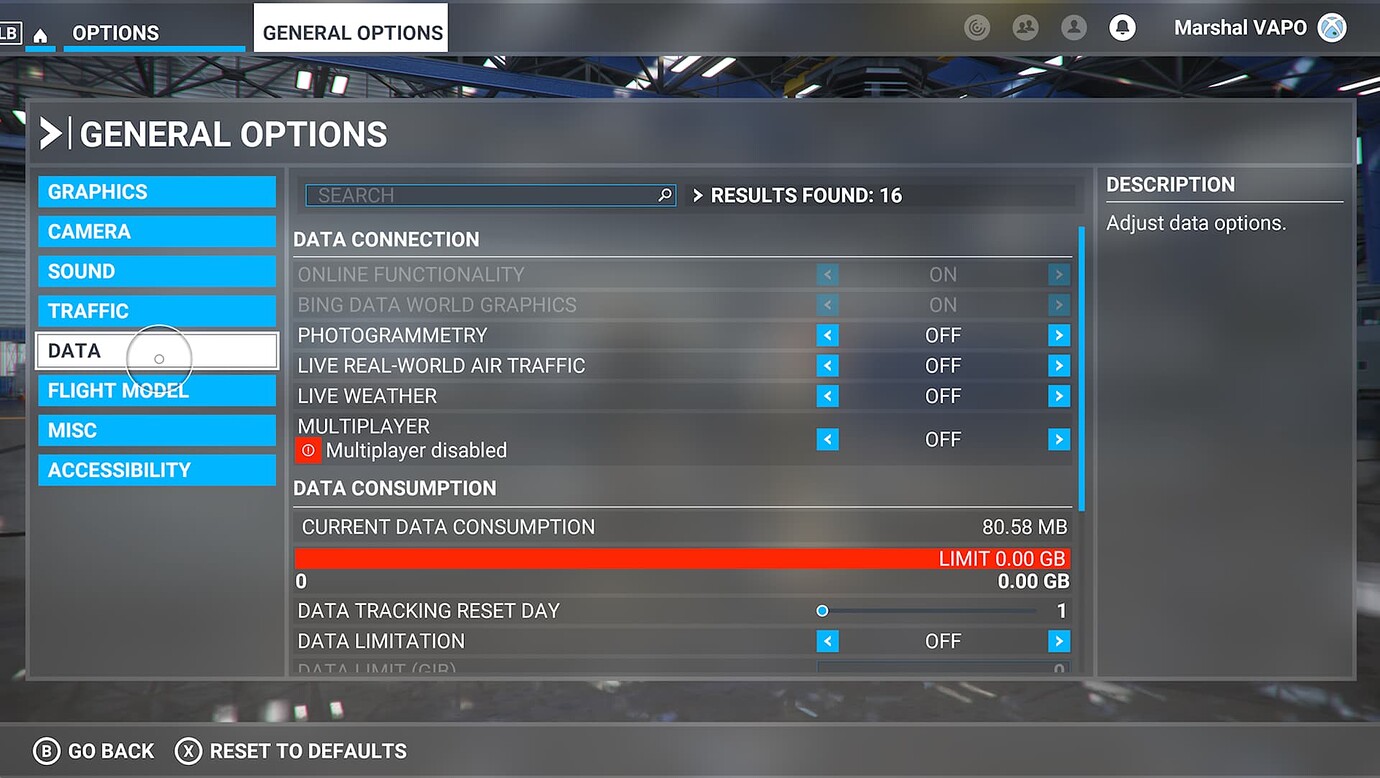Select the Xbox avatar for Marshal VAPO
The width and height of the screenshot is (1380, 778).
tap(1332, 27)
